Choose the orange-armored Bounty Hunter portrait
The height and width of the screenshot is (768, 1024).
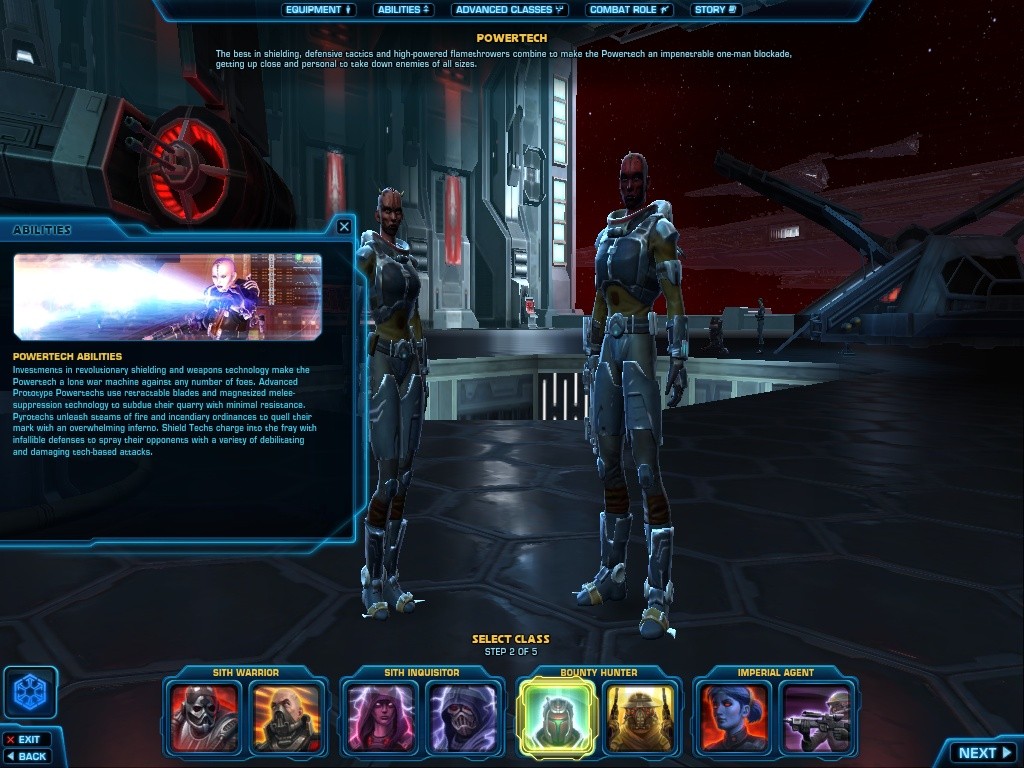coord(640,716)
